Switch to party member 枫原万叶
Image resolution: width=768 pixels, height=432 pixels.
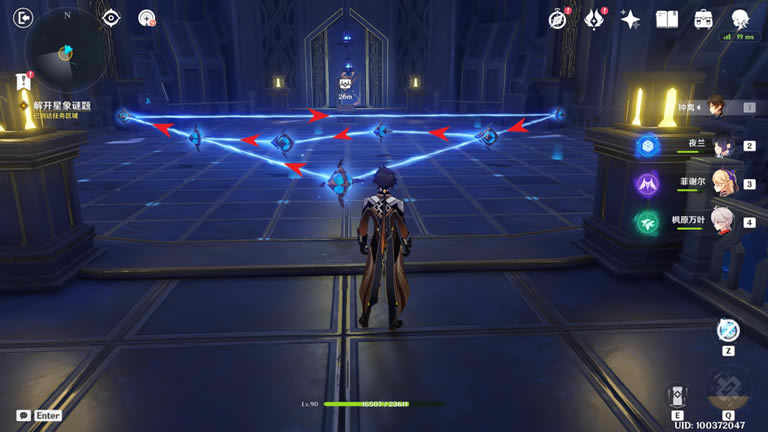(717, 222)
